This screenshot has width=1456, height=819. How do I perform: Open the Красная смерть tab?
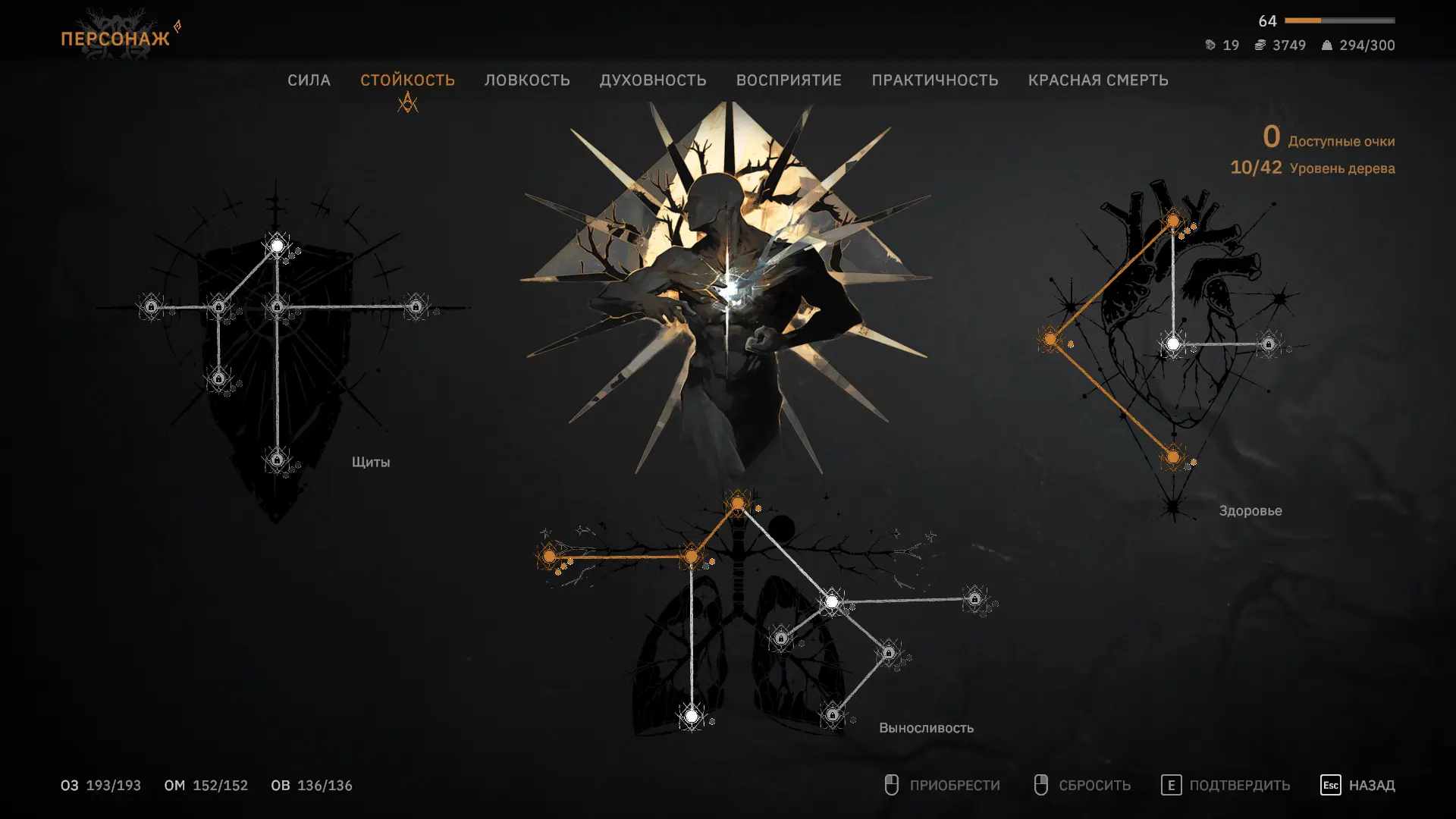click(x=1097, y=80)
